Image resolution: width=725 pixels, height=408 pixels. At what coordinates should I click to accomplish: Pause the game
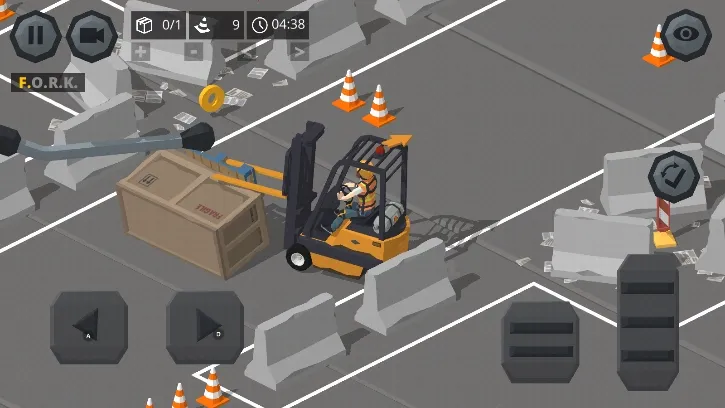click(35, 36)
